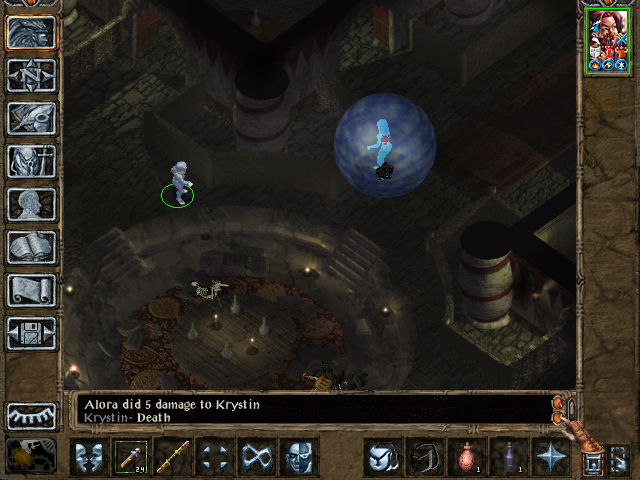Toggle party AI with the lantern button
The height and width of the screenshot is (480, 640).
(27, 456)
